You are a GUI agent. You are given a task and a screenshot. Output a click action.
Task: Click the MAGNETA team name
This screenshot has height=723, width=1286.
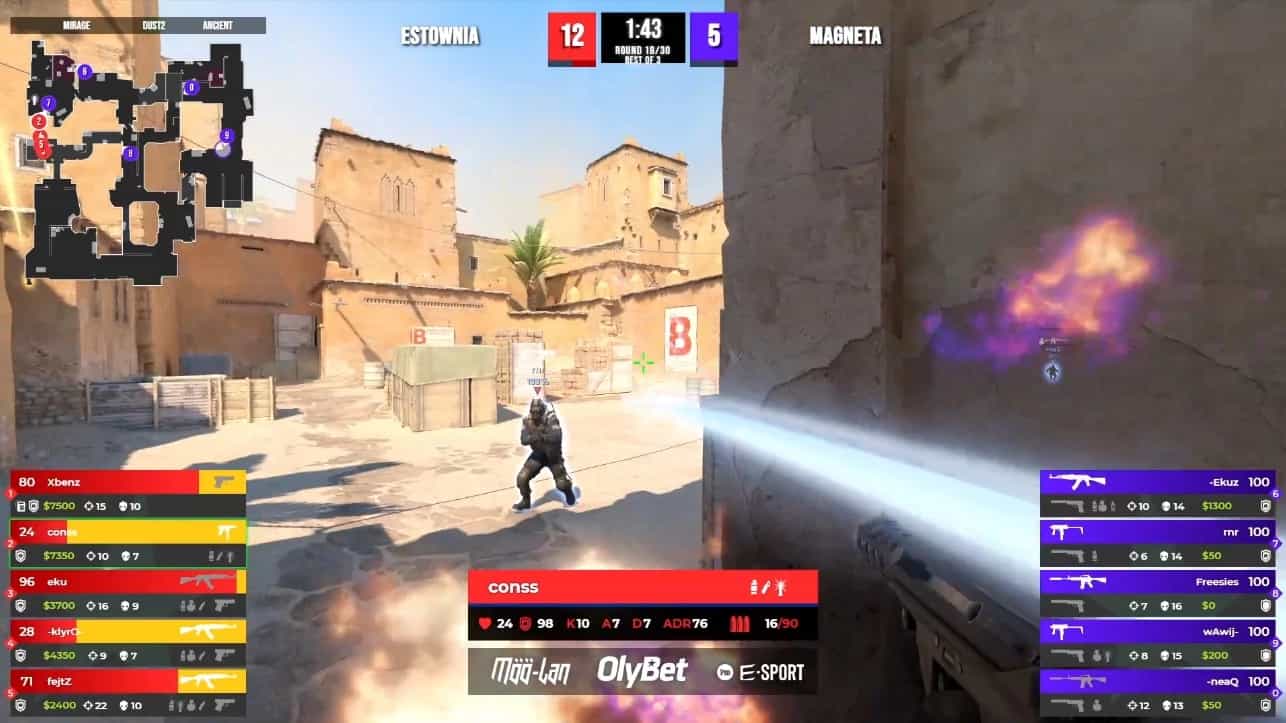click(x=845, y=37)
